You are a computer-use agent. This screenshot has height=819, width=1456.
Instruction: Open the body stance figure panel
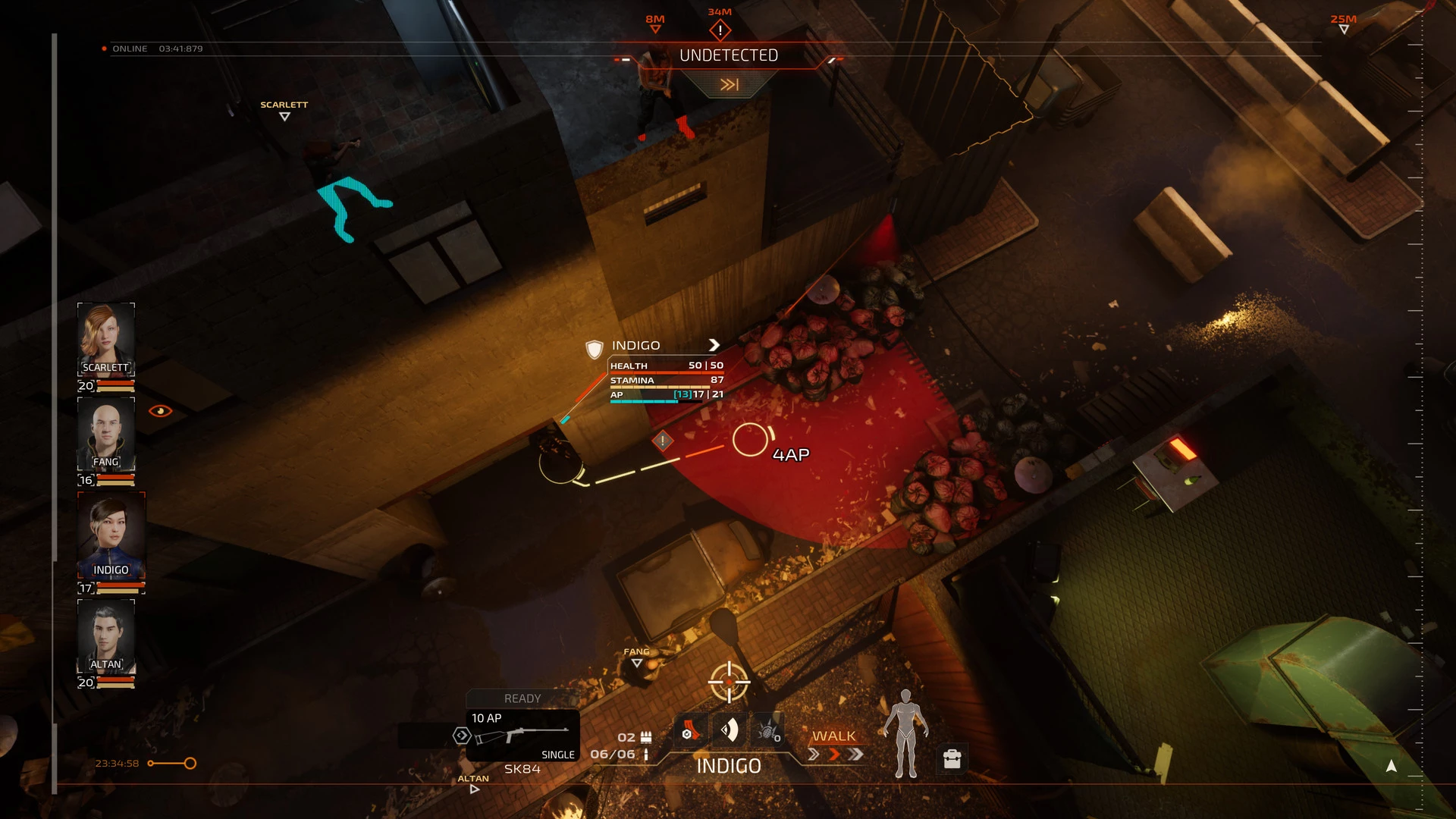(905, 734)
